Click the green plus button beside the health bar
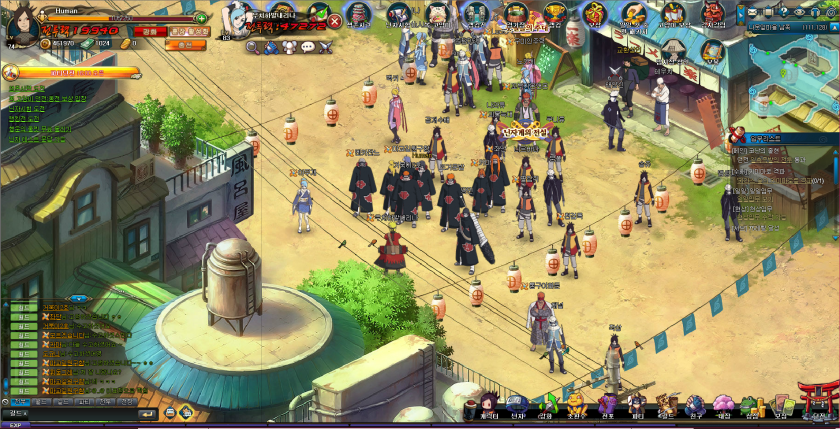840x429 pixels. [201, 18]
